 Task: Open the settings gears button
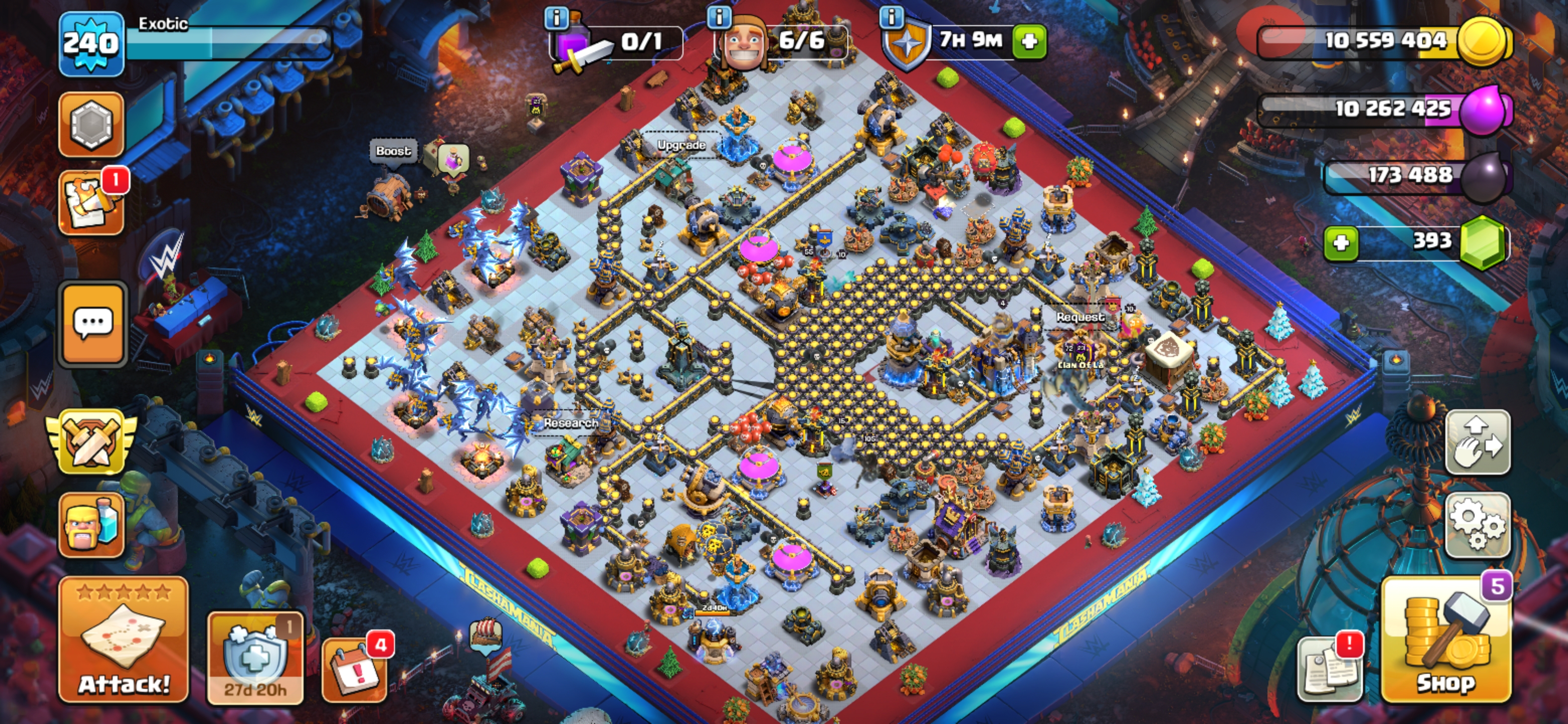click(x=1478, y=525)
